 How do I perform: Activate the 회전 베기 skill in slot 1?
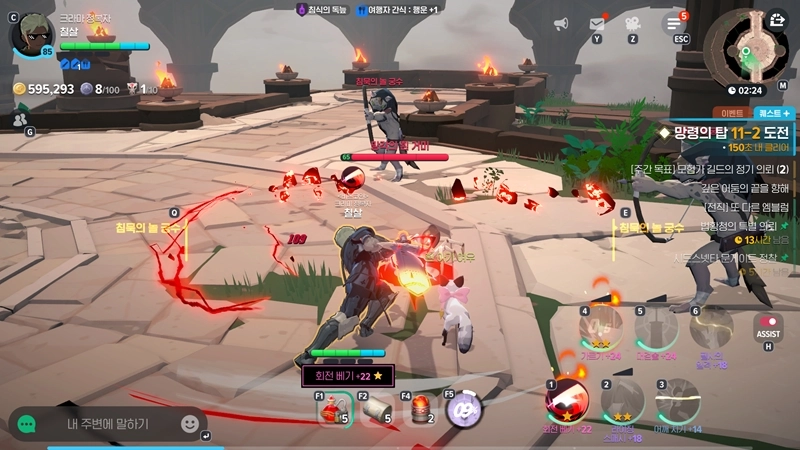click(x=565, y=402)
